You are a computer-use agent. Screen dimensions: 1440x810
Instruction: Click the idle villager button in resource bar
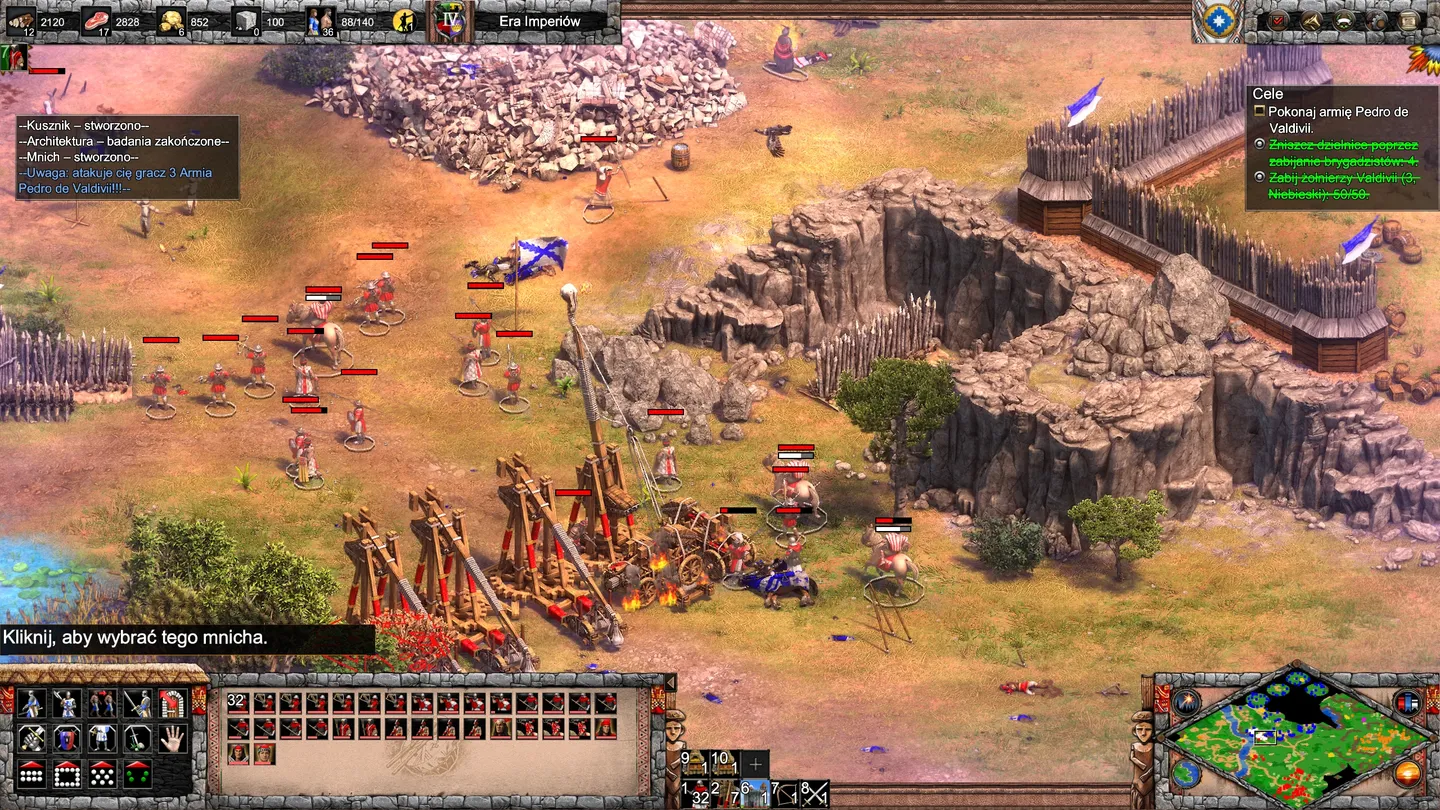click(x=403, y=20)
